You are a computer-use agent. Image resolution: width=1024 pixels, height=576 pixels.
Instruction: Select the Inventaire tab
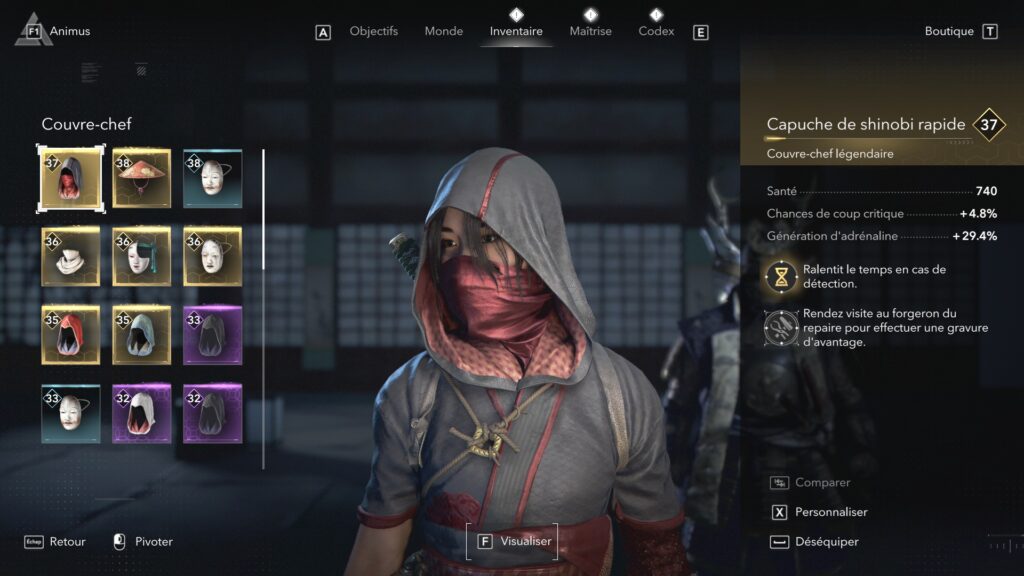click(516, 31)
